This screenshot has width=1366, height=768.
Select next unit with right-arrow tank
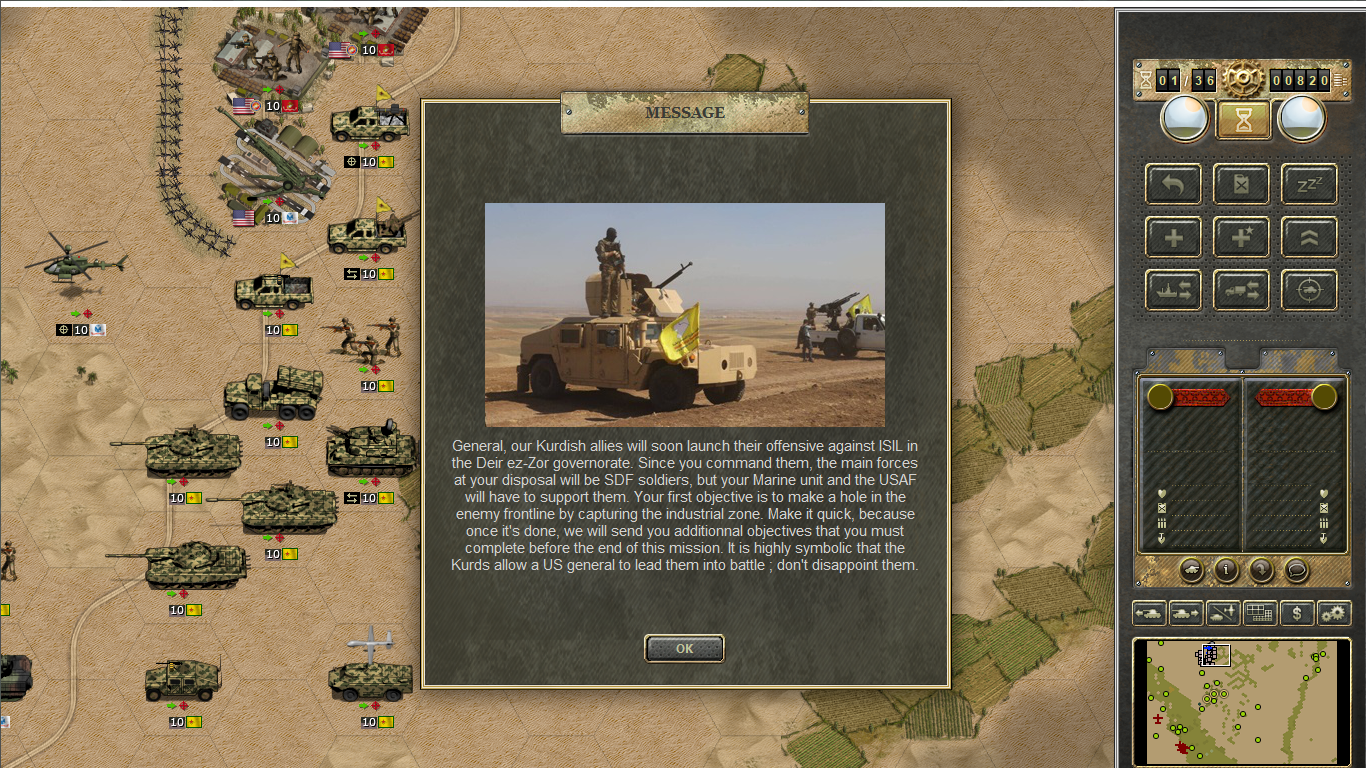[x=1186, y=613]
